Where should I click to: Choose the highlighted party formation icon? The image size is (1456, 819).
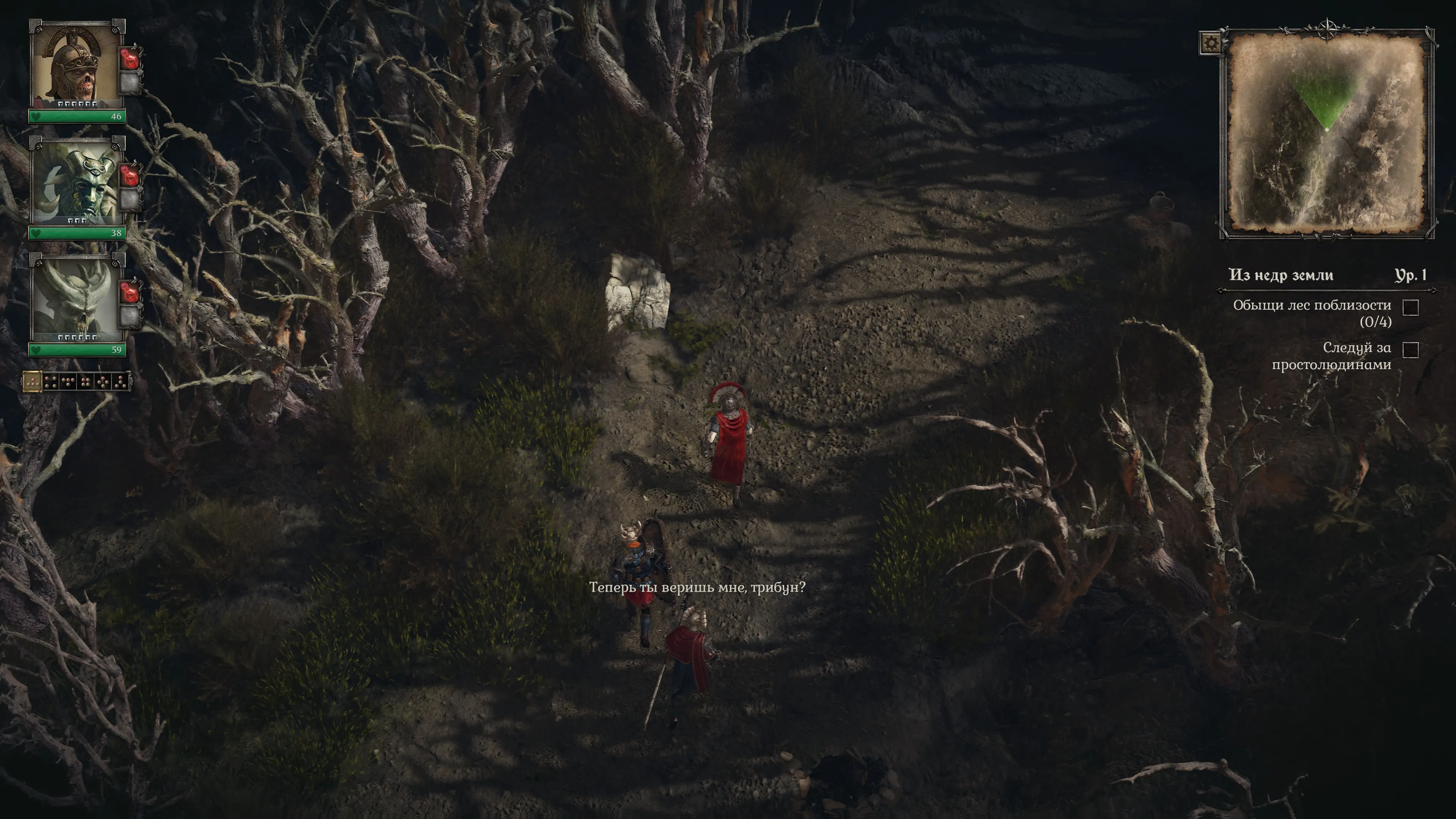tap(32, 382)
